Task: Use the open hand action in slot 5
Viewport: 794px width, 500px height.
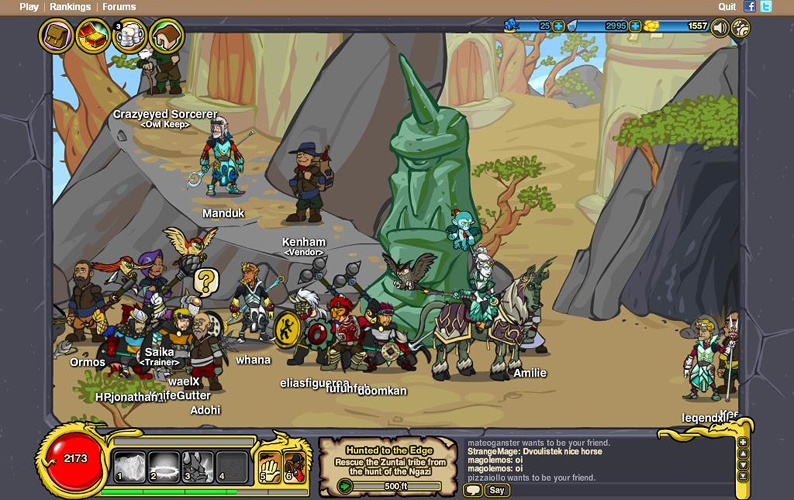Action: pyautogui.click(x=268, y=466)
